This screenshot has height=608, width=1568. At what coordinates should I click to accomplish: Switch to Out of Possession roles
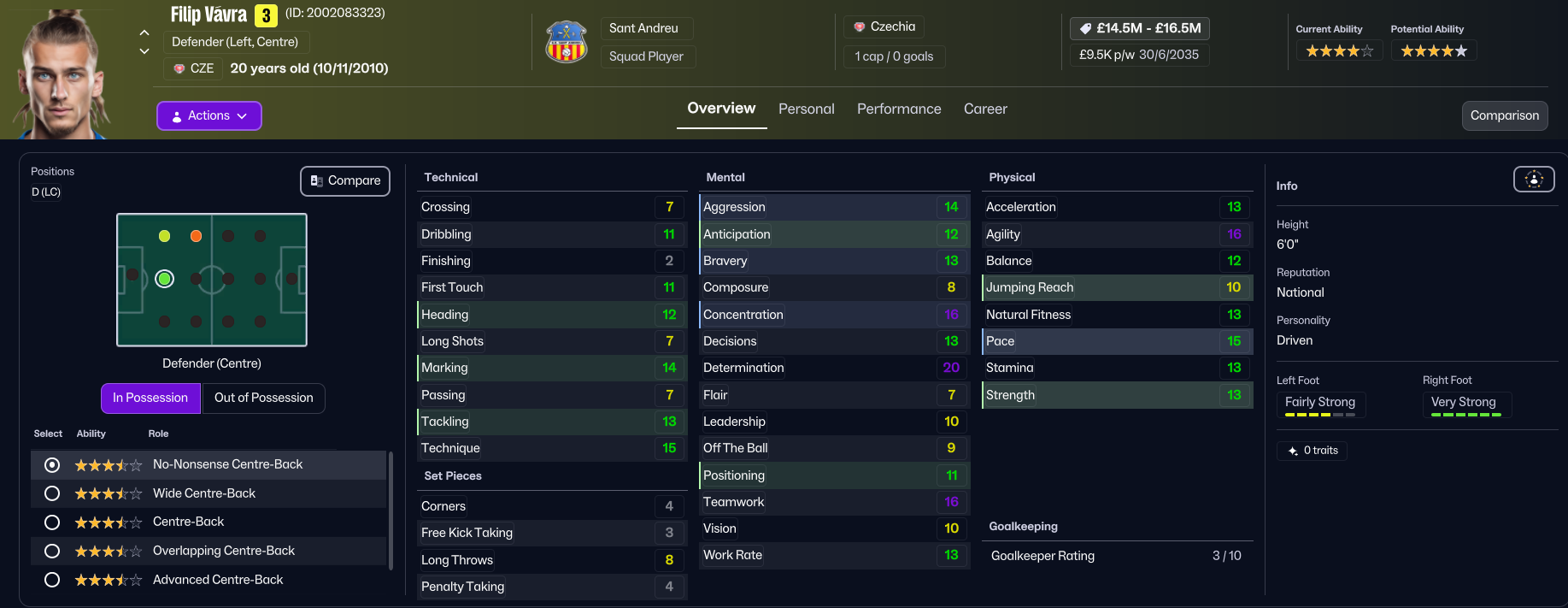263,398
